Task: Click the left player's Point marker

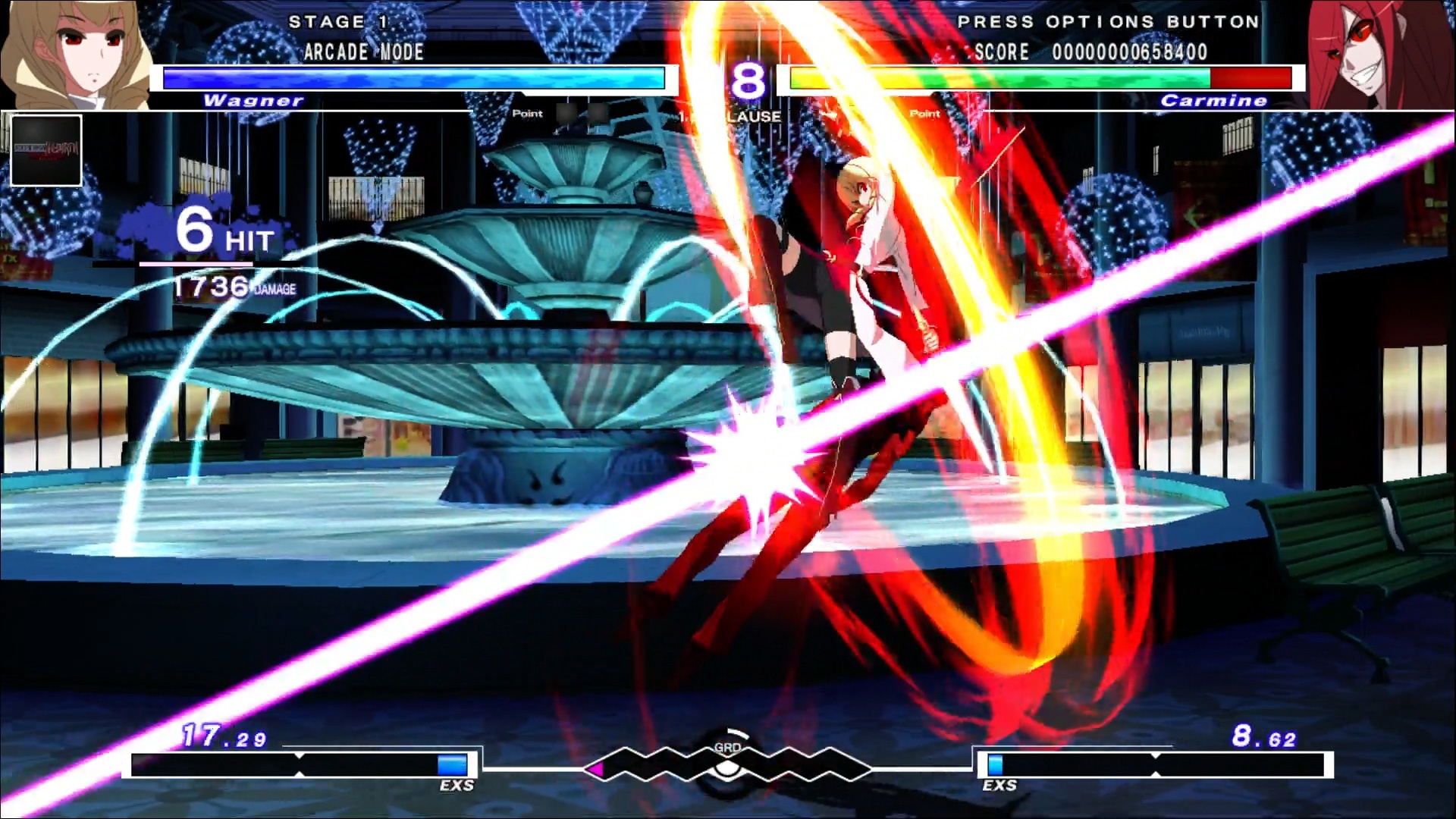Action: [x=526, y=114]
